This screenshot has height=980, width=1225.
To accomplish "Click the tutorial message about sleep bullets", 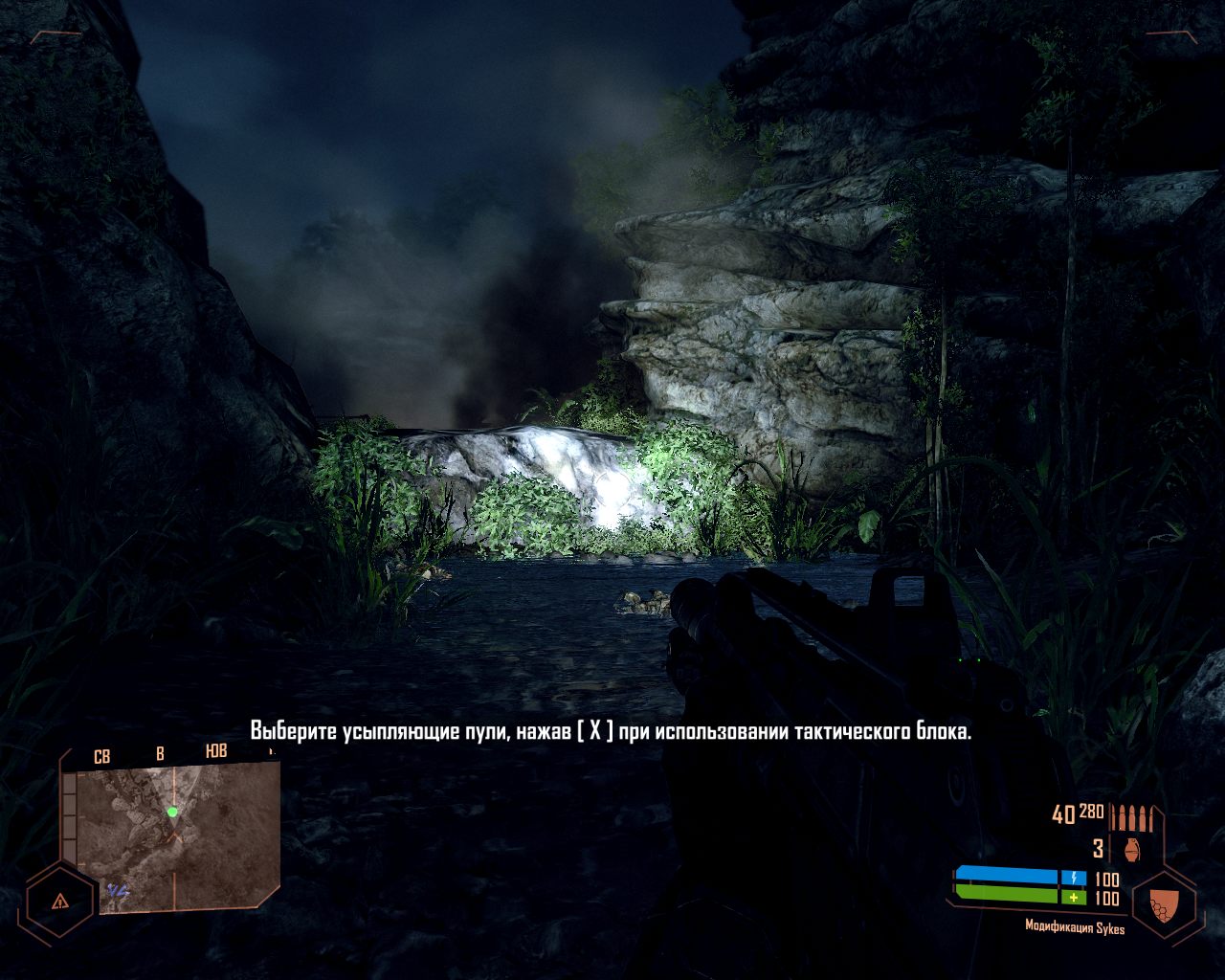I will point(612,732).
